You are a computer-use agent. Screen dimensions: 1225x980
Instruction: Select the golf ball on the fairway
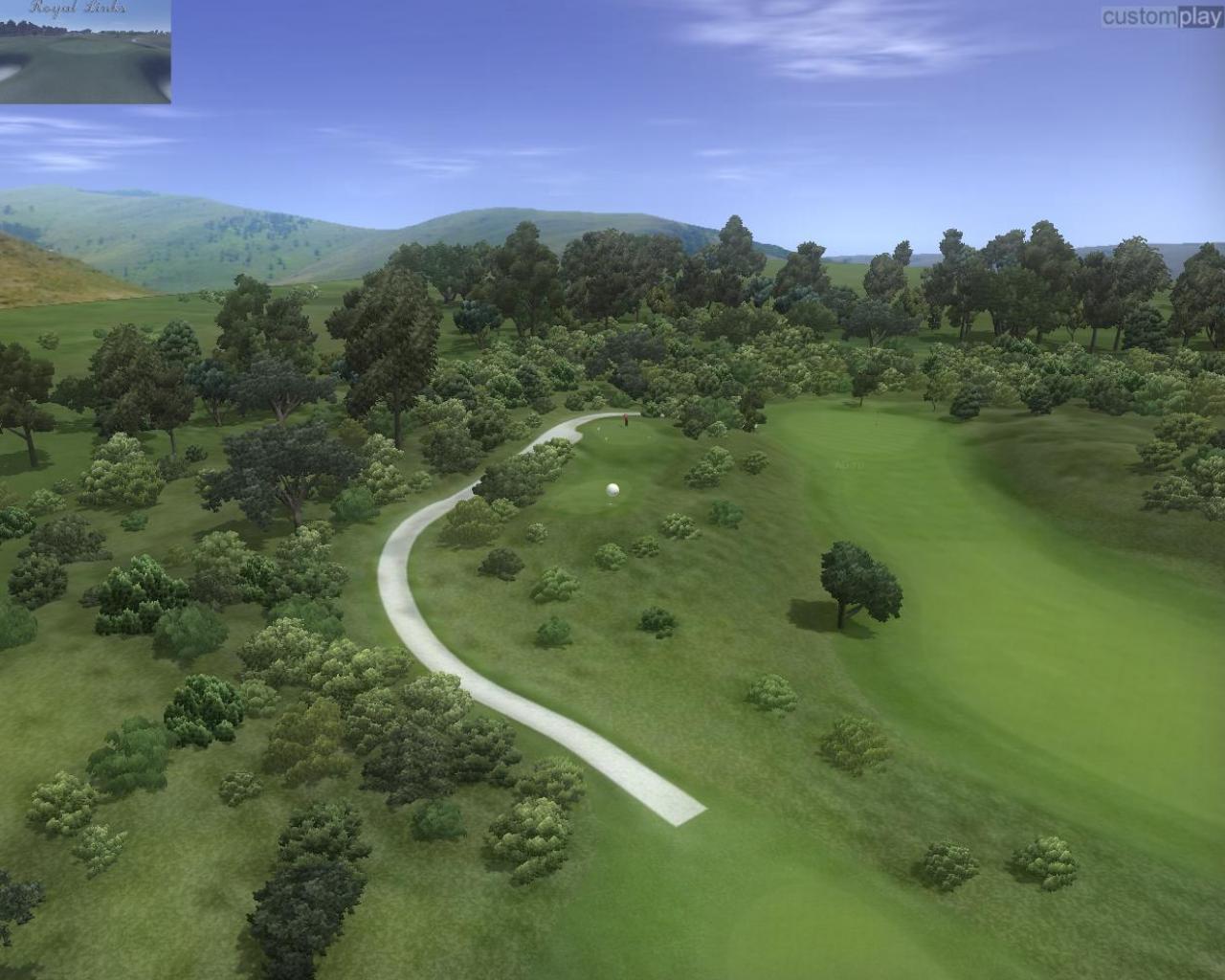point(612,491)
